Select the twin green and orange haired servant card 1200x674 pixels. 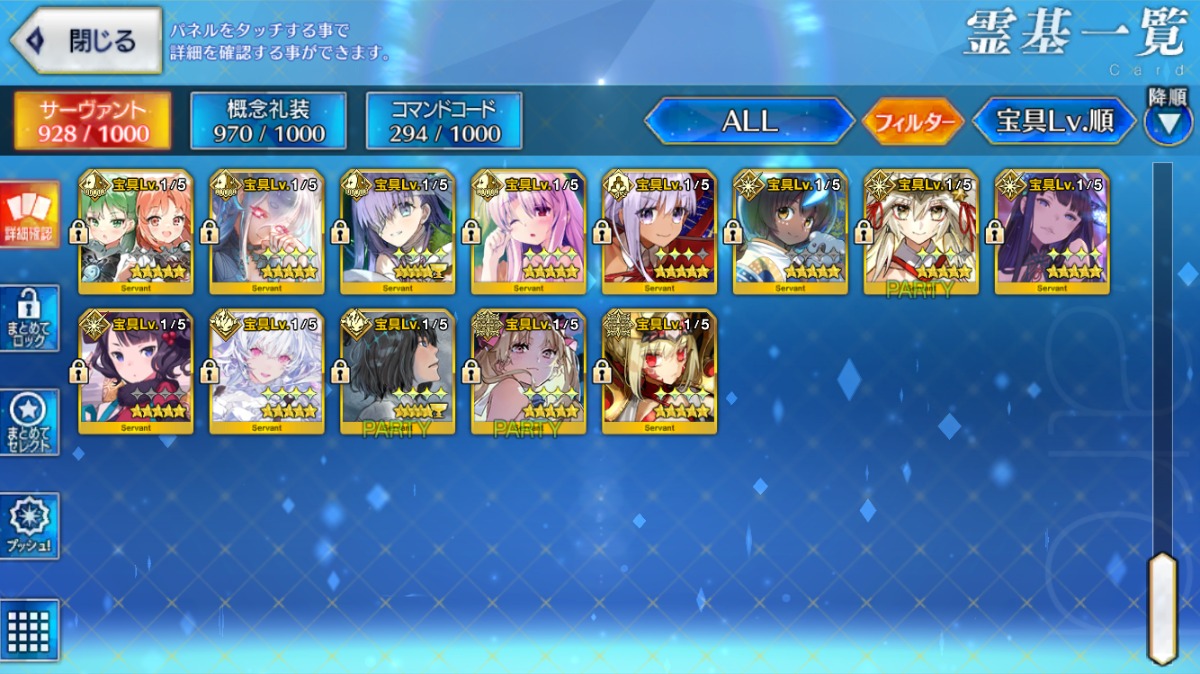pyautogui.click(x=136, y=232)
